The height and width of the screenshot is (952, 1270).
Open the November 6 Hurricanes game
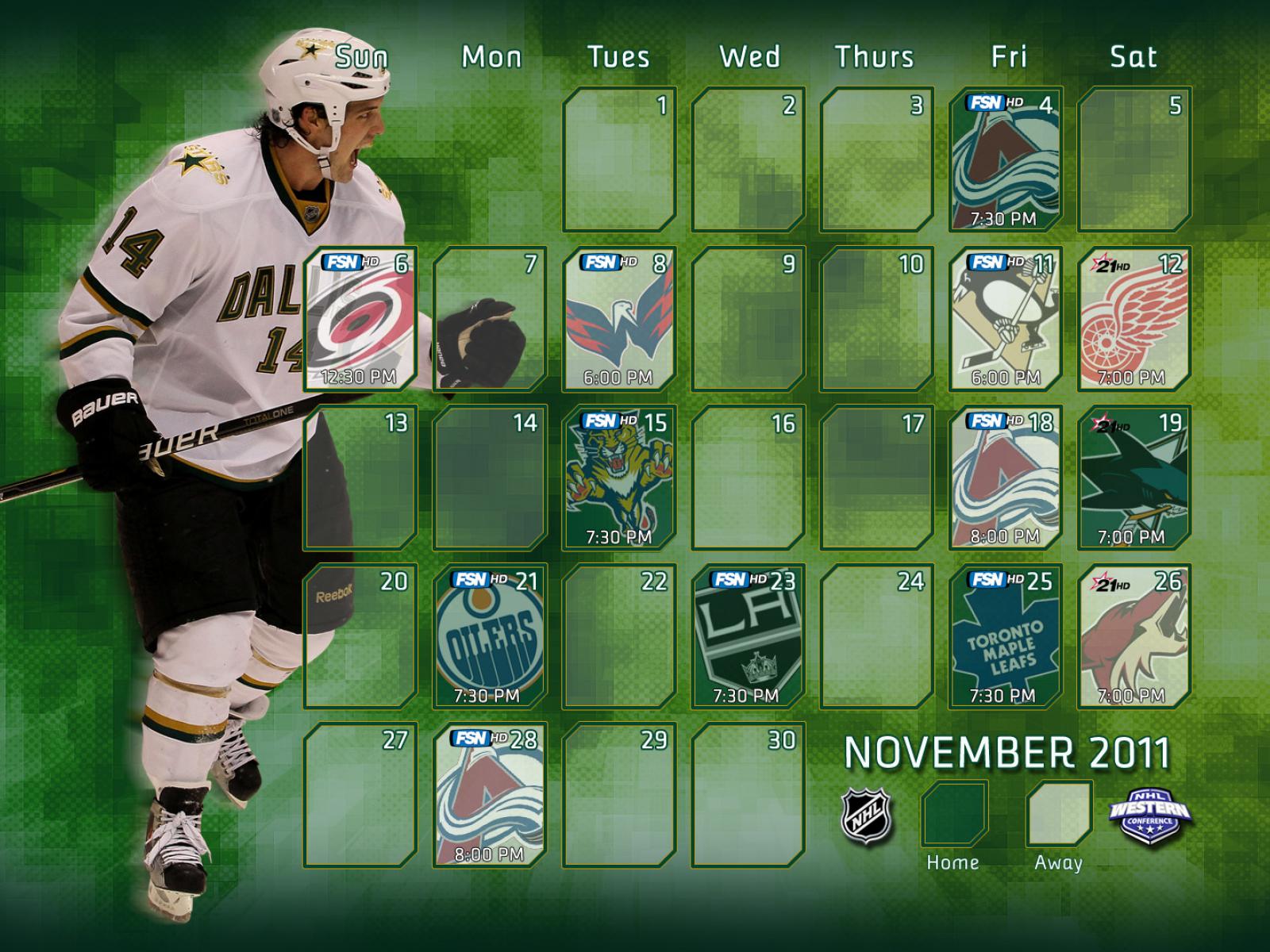(x=360, y=319)
